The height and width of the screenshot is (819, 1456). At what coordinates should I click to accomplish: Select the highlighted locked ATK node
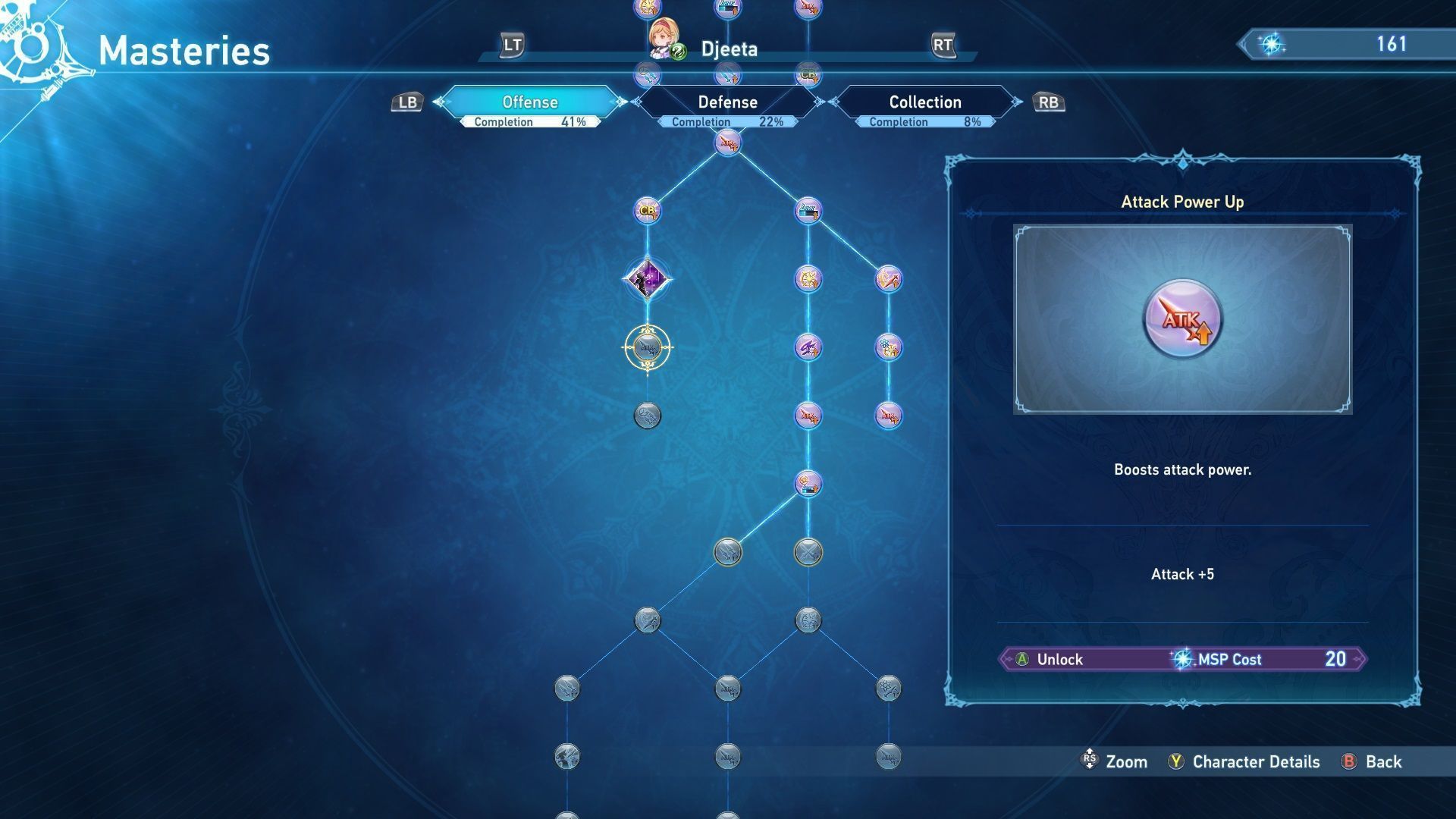647,348
